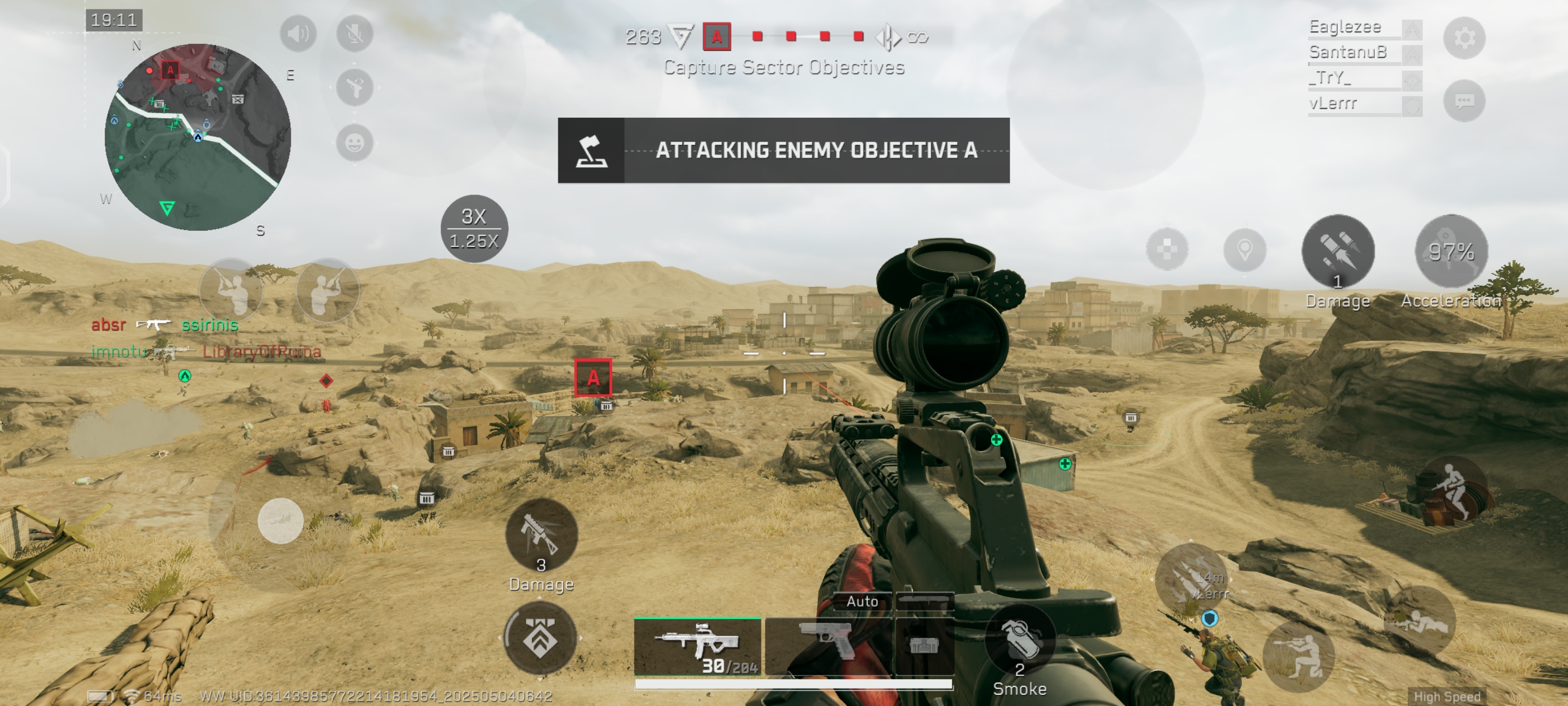The image size is (1568, 706).
Task: Change the Auto fire mode
Action: [862, 601]
